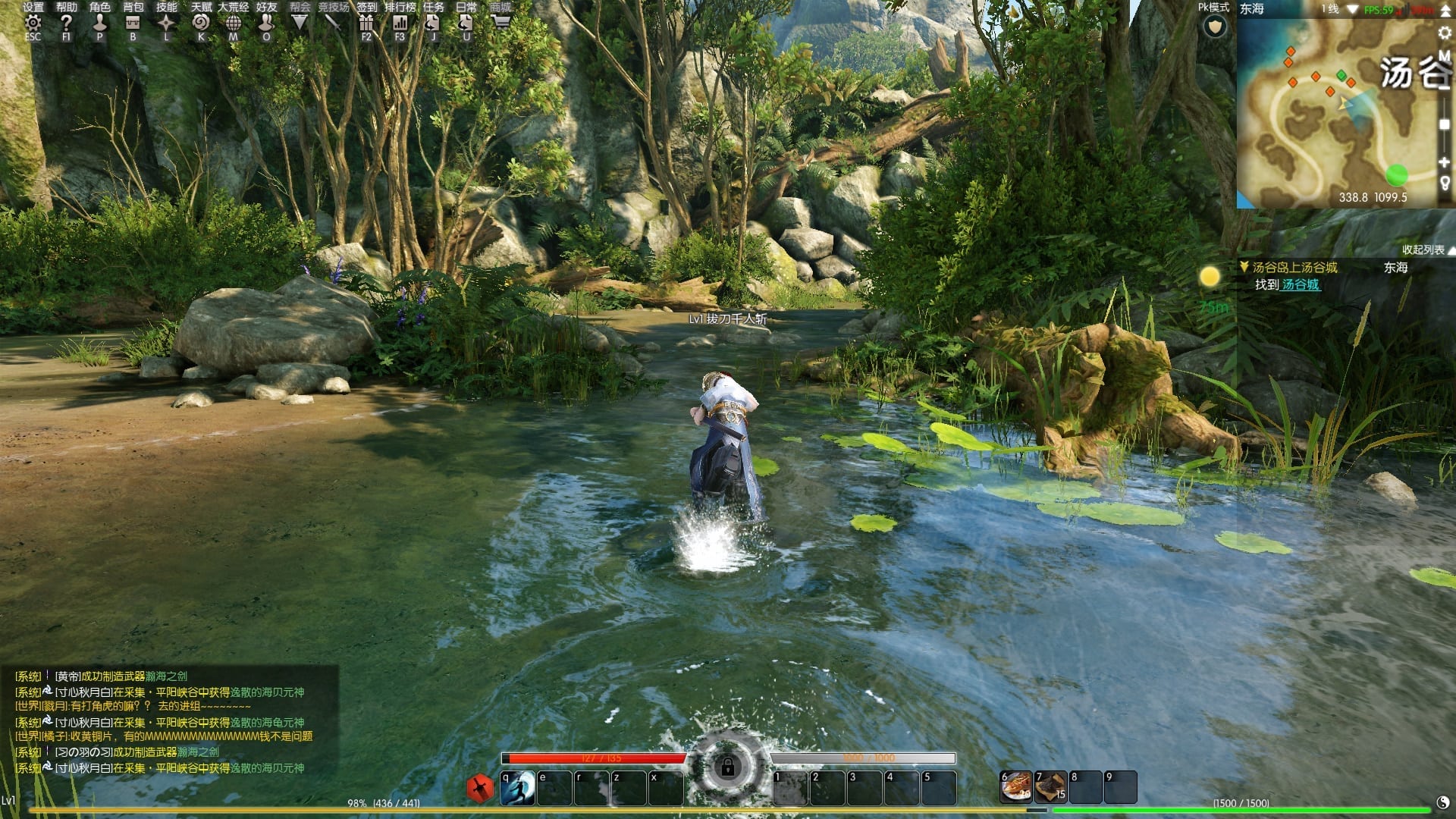Screen dimensions: 1456x819
Task: Click the red sword combat mode icon
Action: [480, 786]
